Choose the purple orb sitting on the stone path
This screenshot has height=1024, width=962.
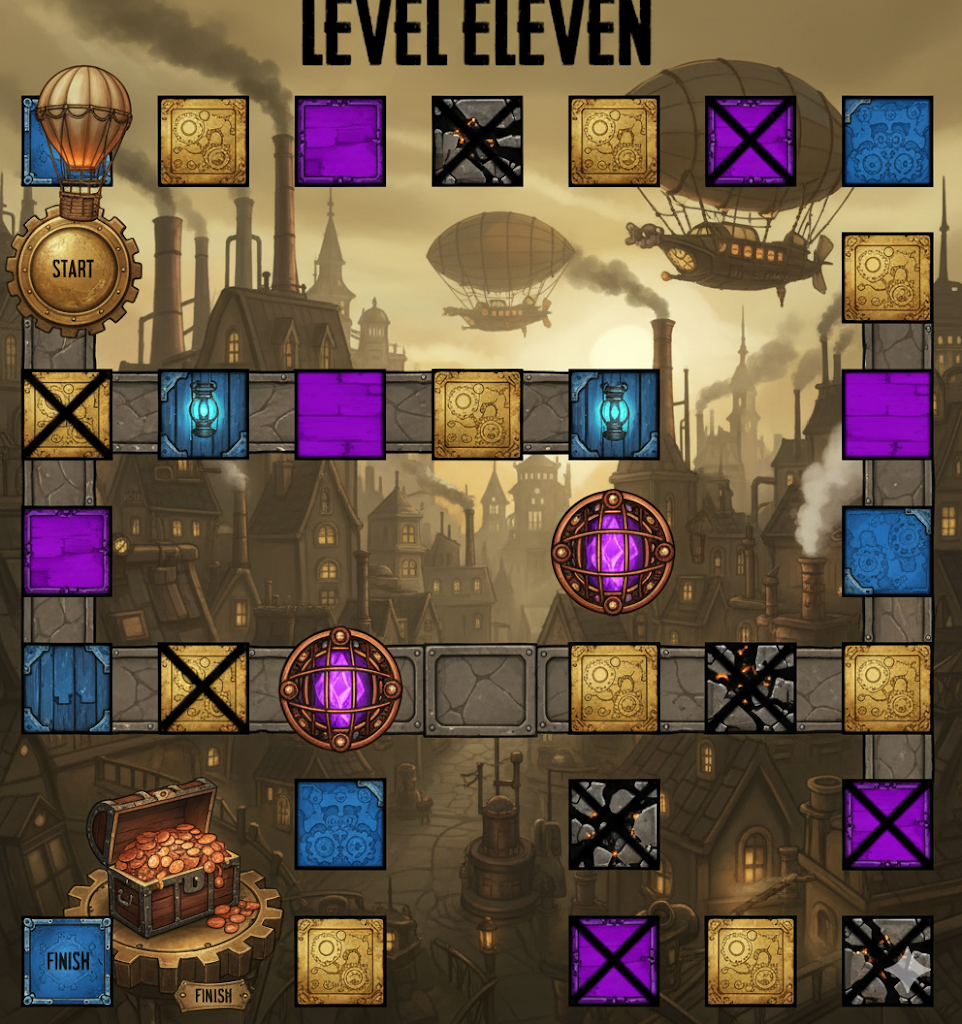pyautogui.click(x=340, y=688)
